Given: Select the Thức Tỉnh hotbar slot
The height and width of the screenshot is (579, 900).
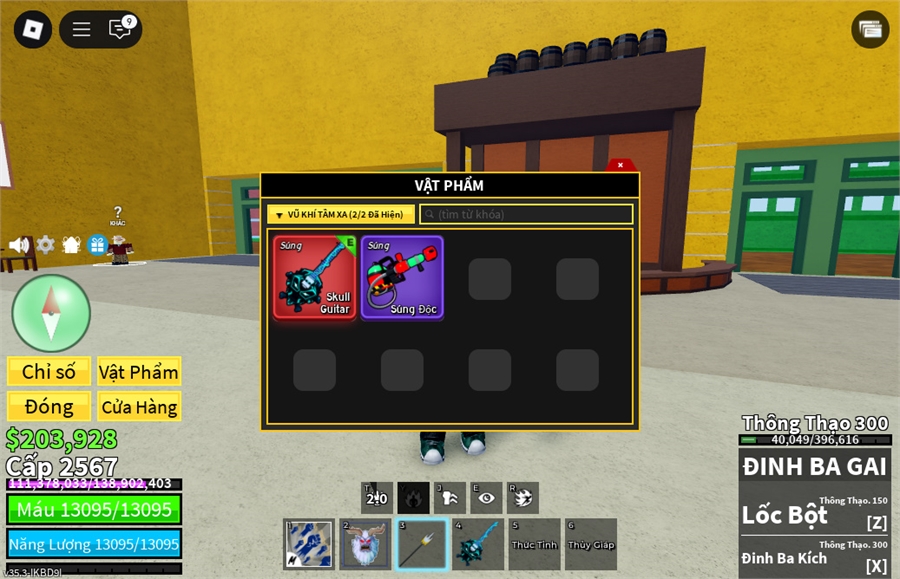Looking at the screenshot, I should (x=534, y=545).
